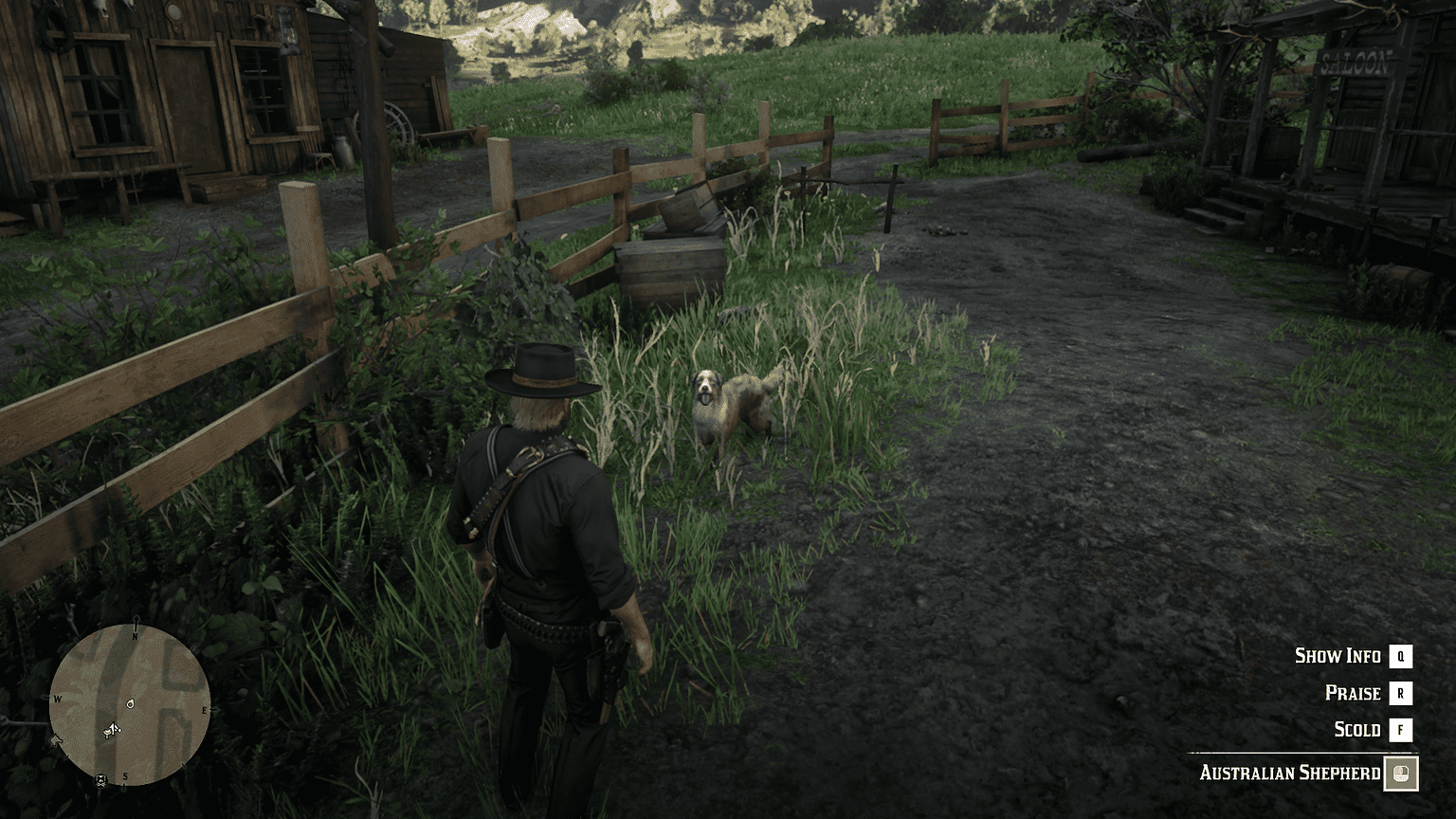Select the player arrow icon on minimap
Viewport: 1456px width, 819px height.
(112, 730)
